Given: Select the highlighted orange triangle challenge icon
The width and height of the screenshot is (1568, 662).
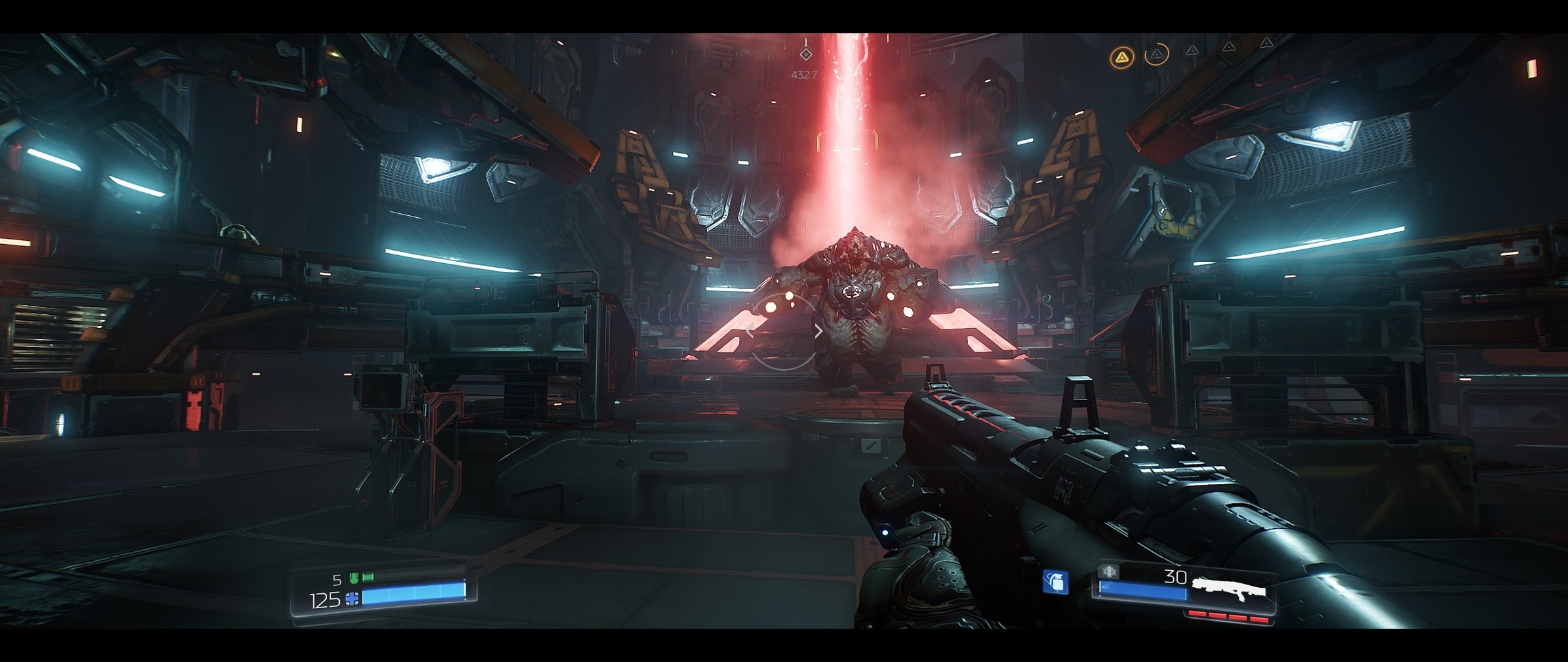Looking at the screenshot, I should pyautogui.click(x=1122, y=58).
